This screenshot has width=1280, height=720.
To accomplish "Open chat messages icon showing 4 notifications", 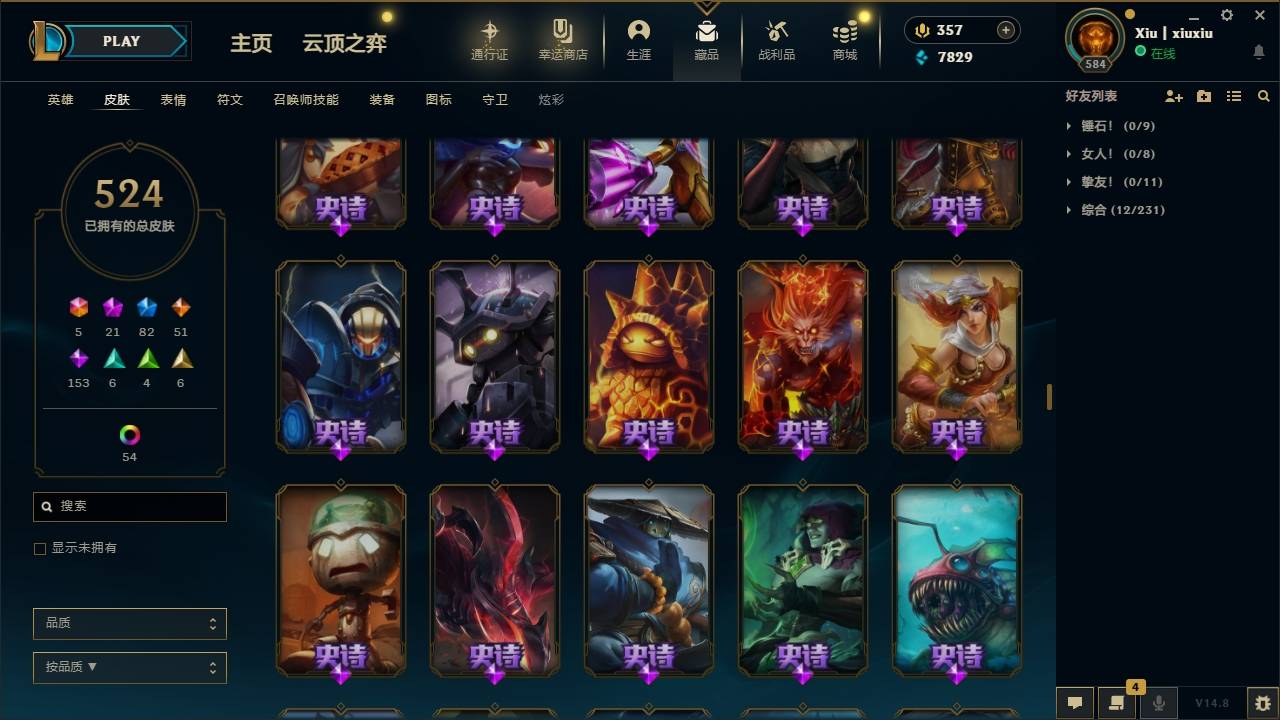I will tap(1117, 702).
